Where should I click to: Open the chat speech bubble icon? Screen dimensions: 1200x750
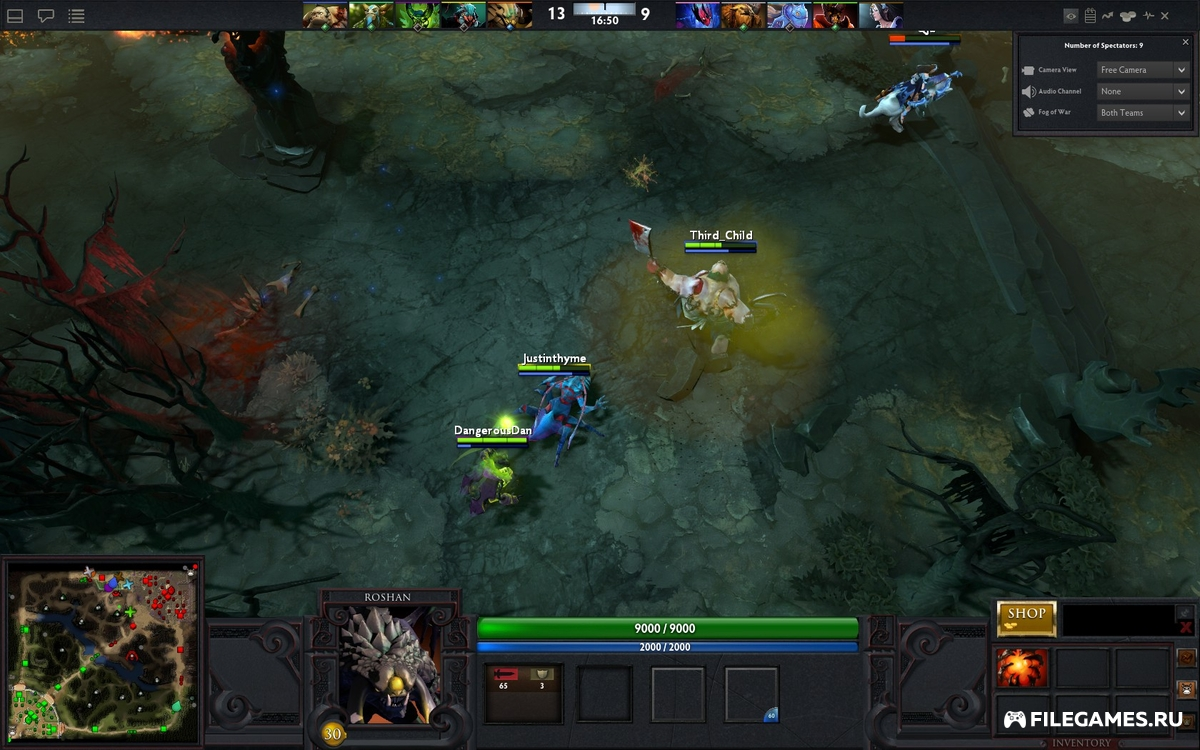click(x=46, y=16)
